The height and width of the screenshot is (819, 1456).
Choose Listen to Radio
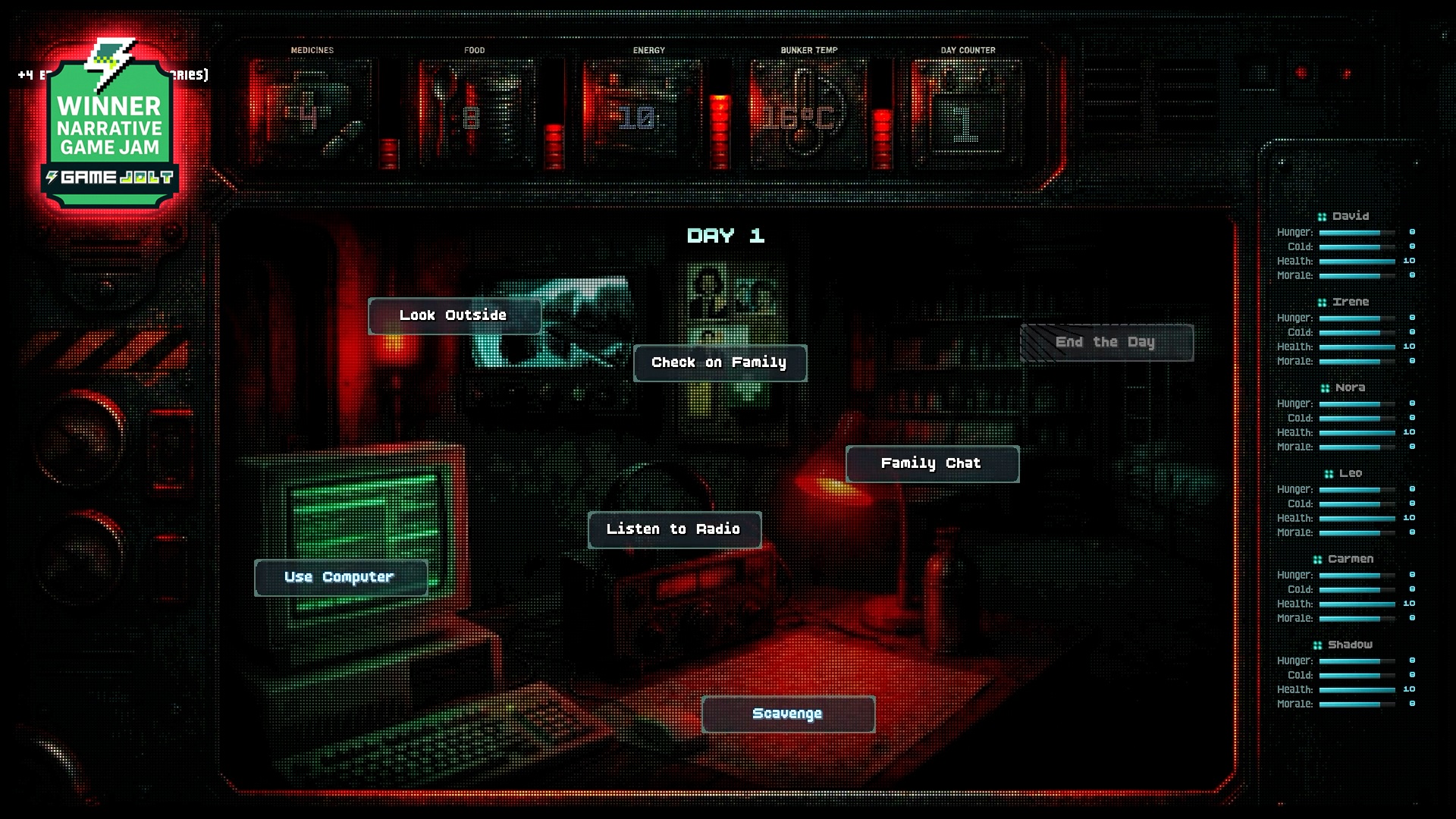673,529
